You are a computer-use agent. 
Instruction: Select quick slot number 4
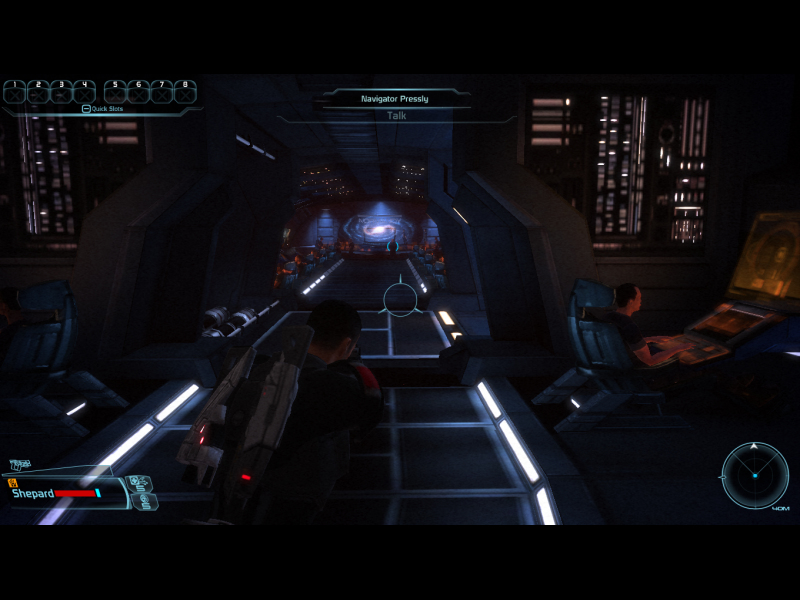click(84, 93)
